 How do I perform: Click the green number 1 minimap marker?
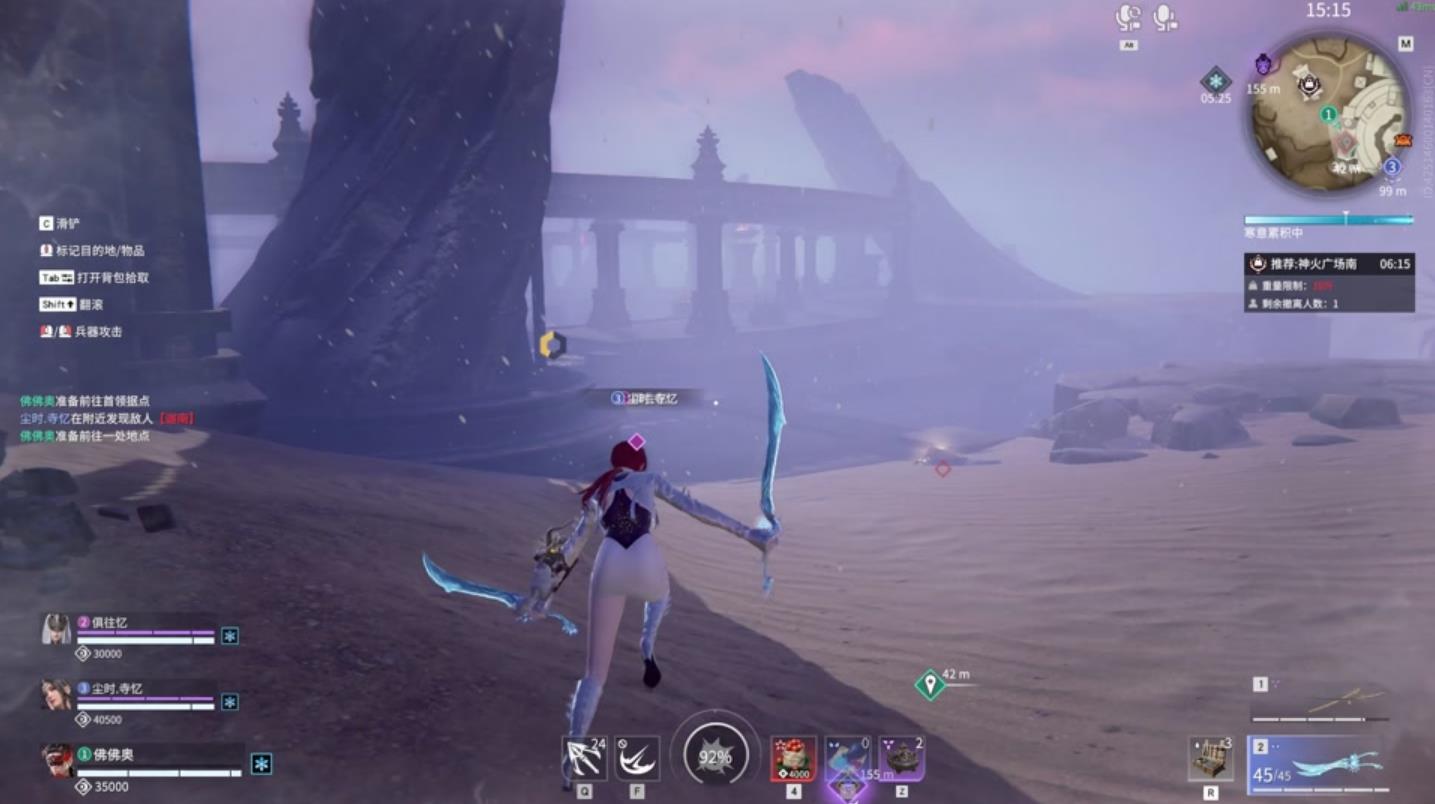[x=1329, y=115]
